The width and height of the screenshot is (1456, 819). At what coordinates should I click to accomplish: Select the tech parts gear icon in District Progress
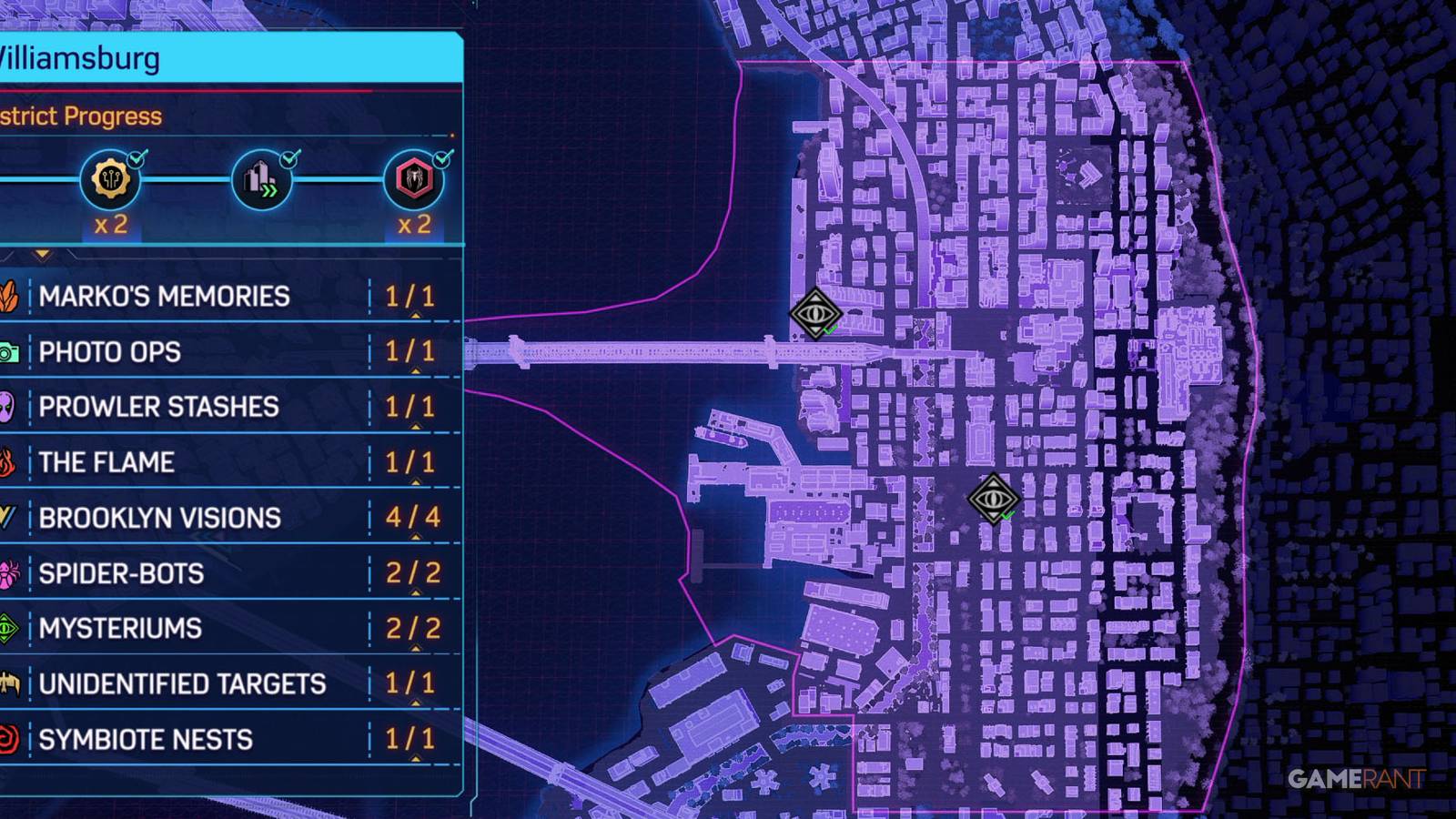(x=109, y=179)
